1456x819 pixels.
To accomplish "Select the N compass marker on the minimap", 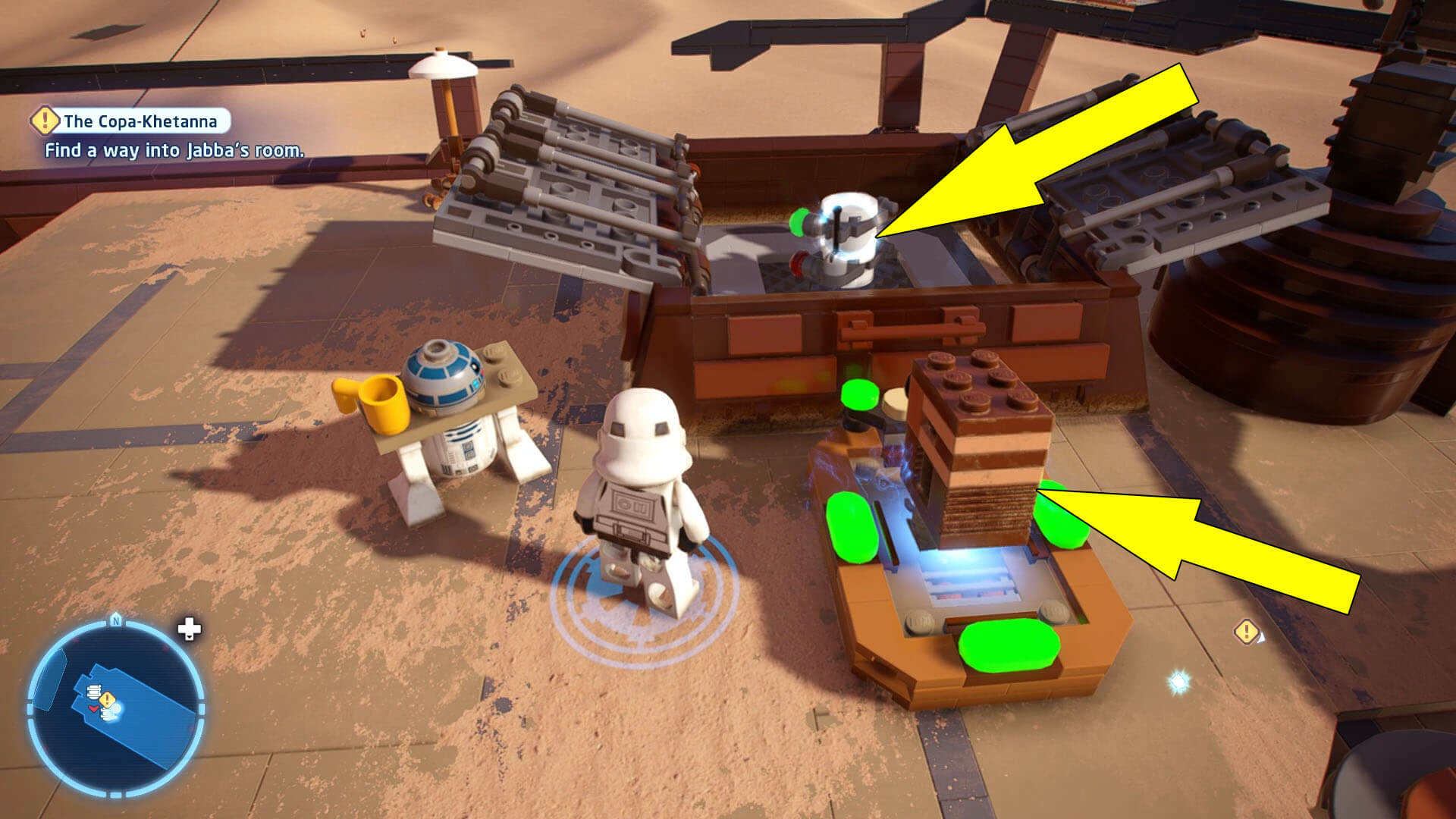I will [x=115, y=621].
